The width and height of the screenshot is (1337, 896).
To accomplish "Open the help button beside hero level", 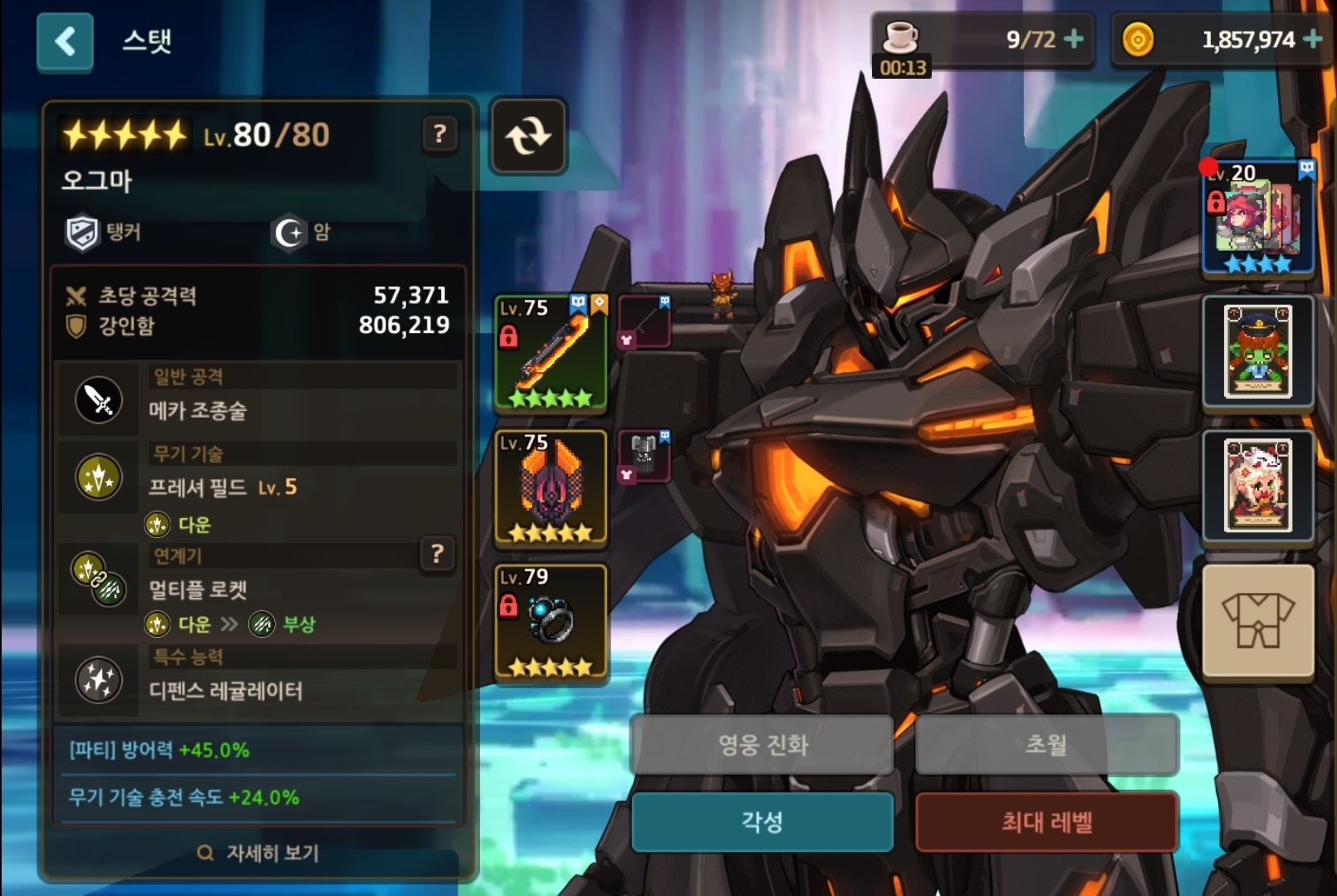I will coord(440,134).
